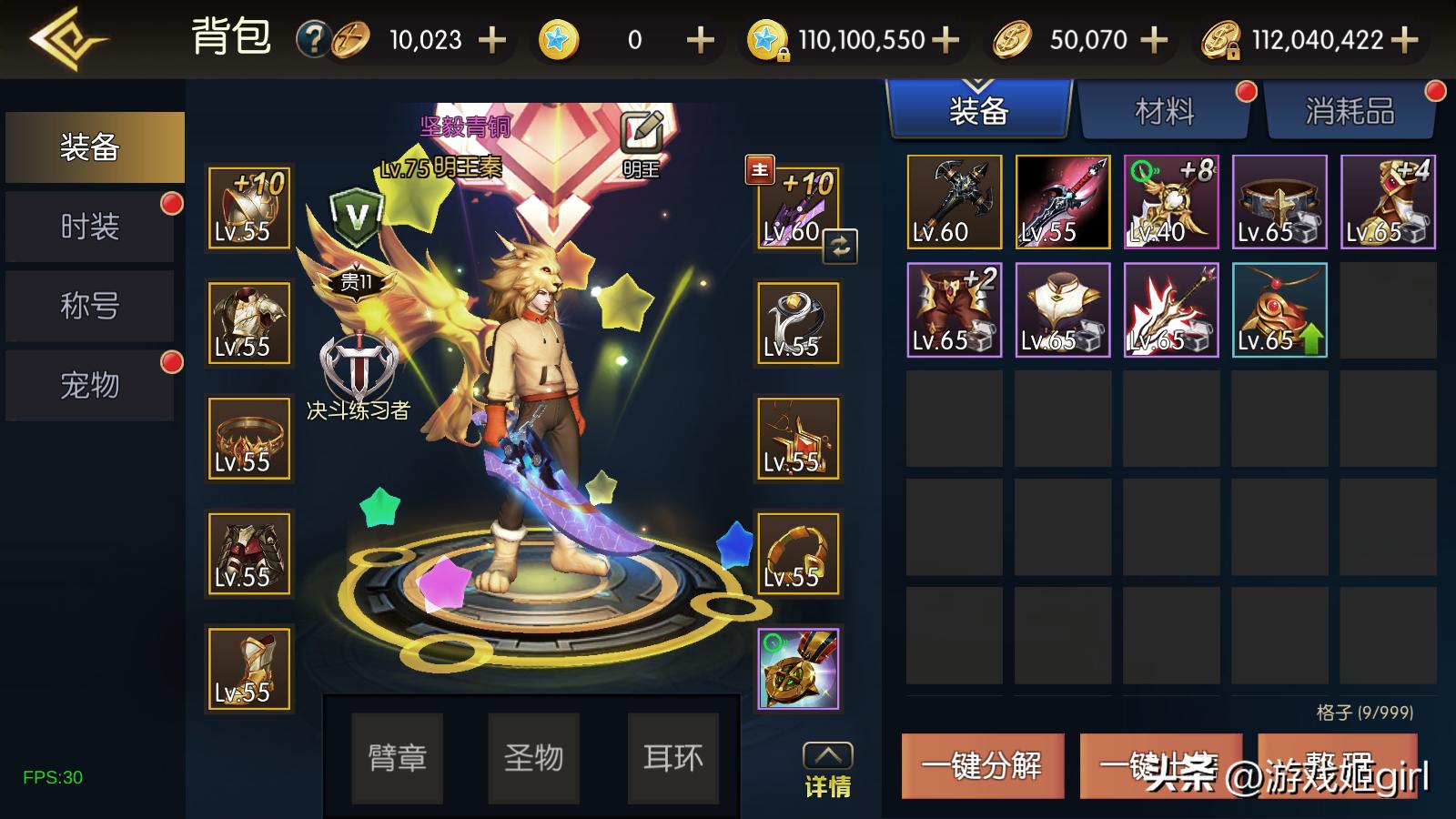Switch to the 时装 costume tab
The width and height of the screenshot is (1456, 819).
pos(90,227)
